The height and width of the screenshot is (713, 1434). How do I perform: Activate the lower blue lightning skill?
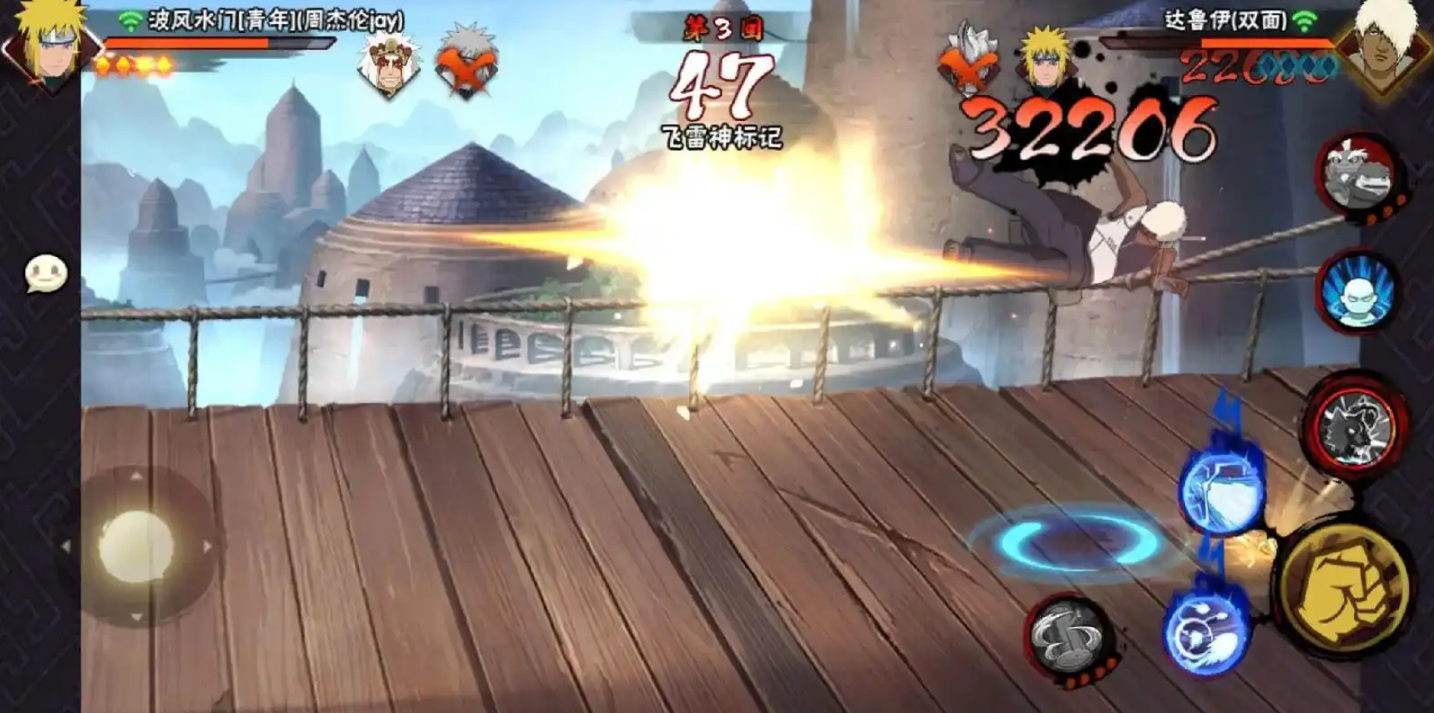1207,628
